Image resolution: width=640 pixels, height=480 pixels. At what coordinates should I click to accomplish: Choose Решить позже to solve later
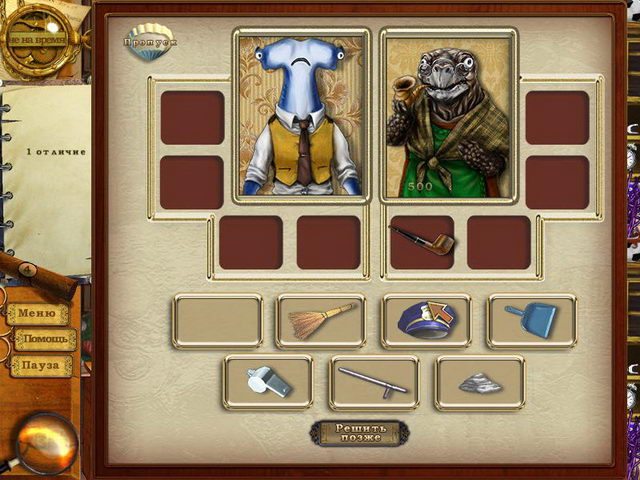pos(358,433)
